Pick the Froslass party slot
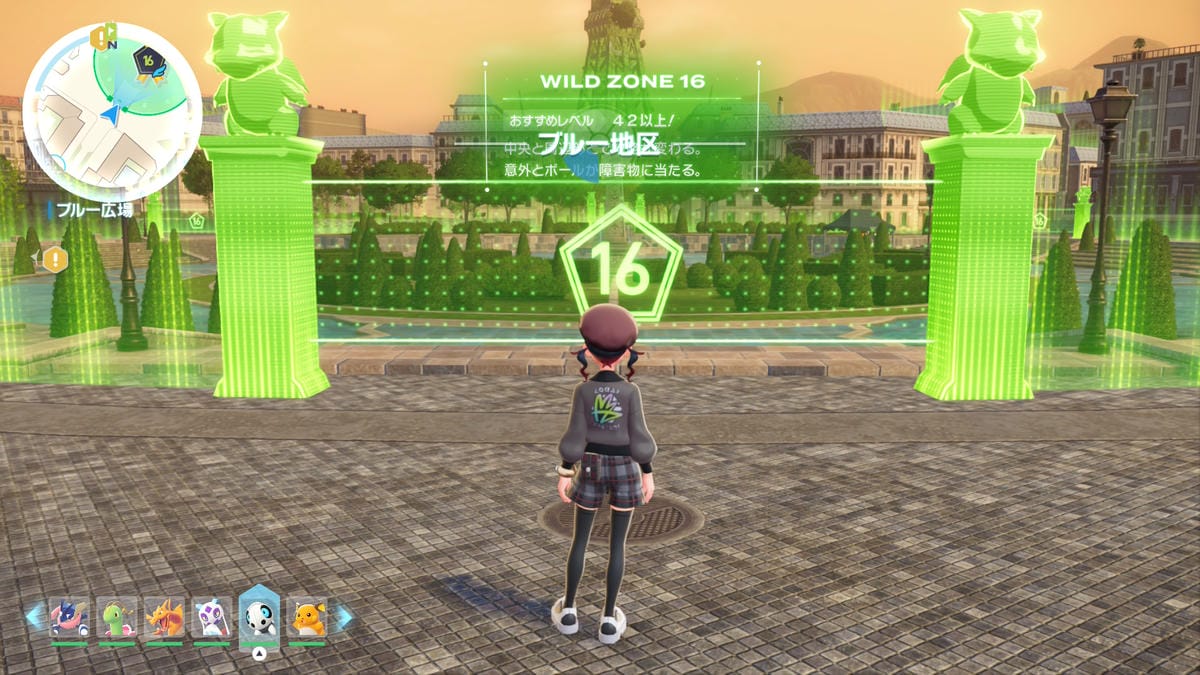Image resolution: width=1200 pixels, height=675 pixels. coord(212,618)
